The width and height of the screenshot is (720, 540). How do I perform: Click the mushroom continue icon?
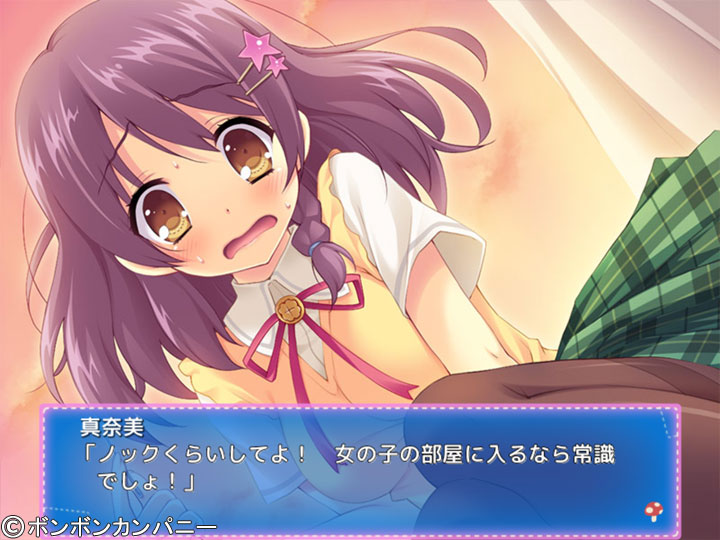[x=652, y=512]
